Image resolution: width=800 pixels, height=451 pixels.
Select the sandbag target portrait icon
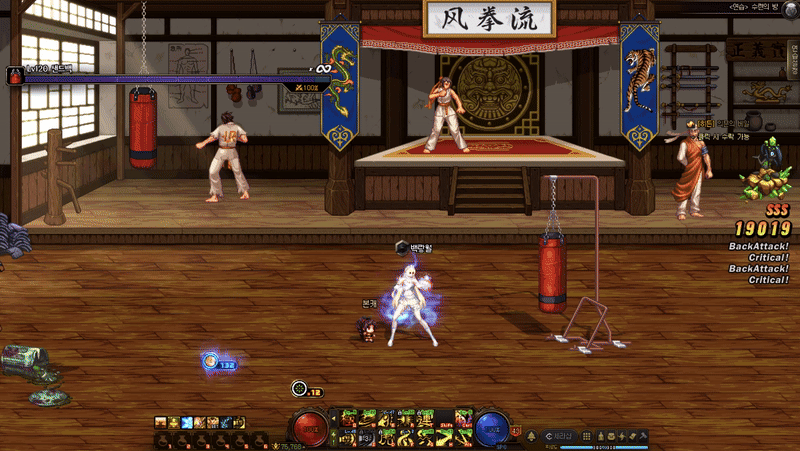point(15,76)
